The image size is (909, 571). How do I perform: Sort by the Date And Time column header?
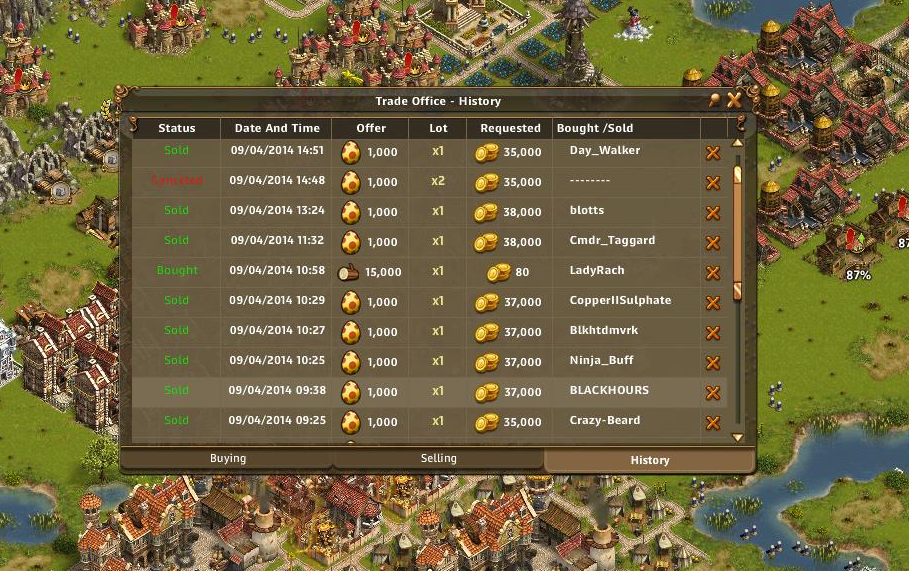pos(277,128)
